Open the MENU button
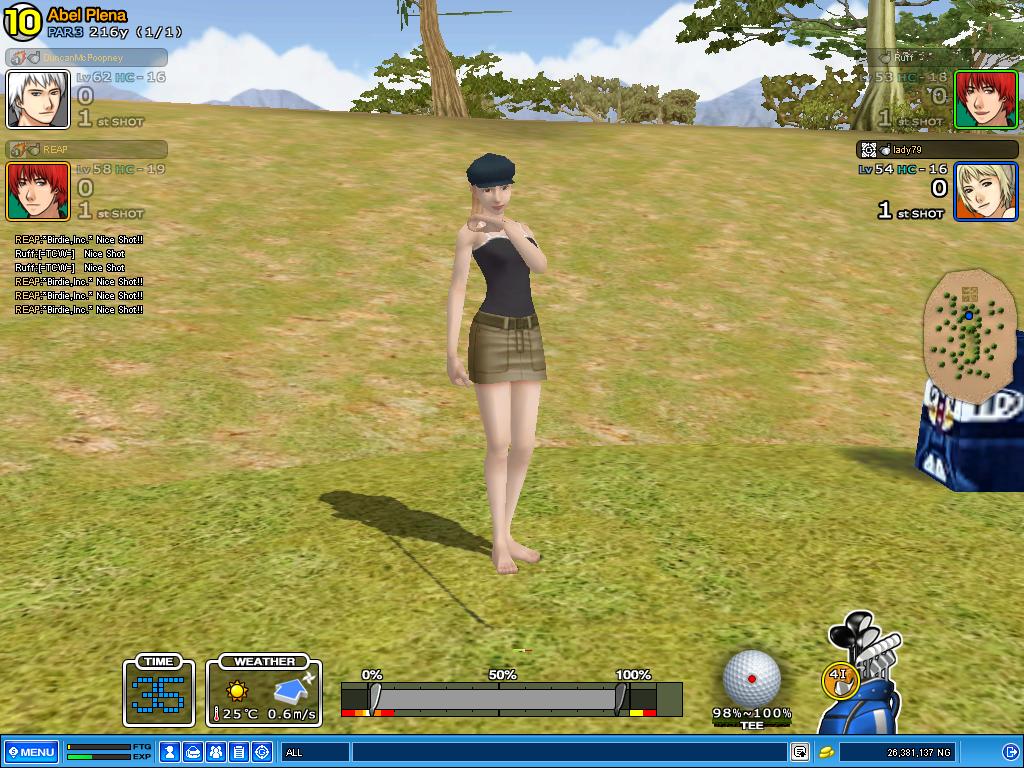 coord(31,752)
